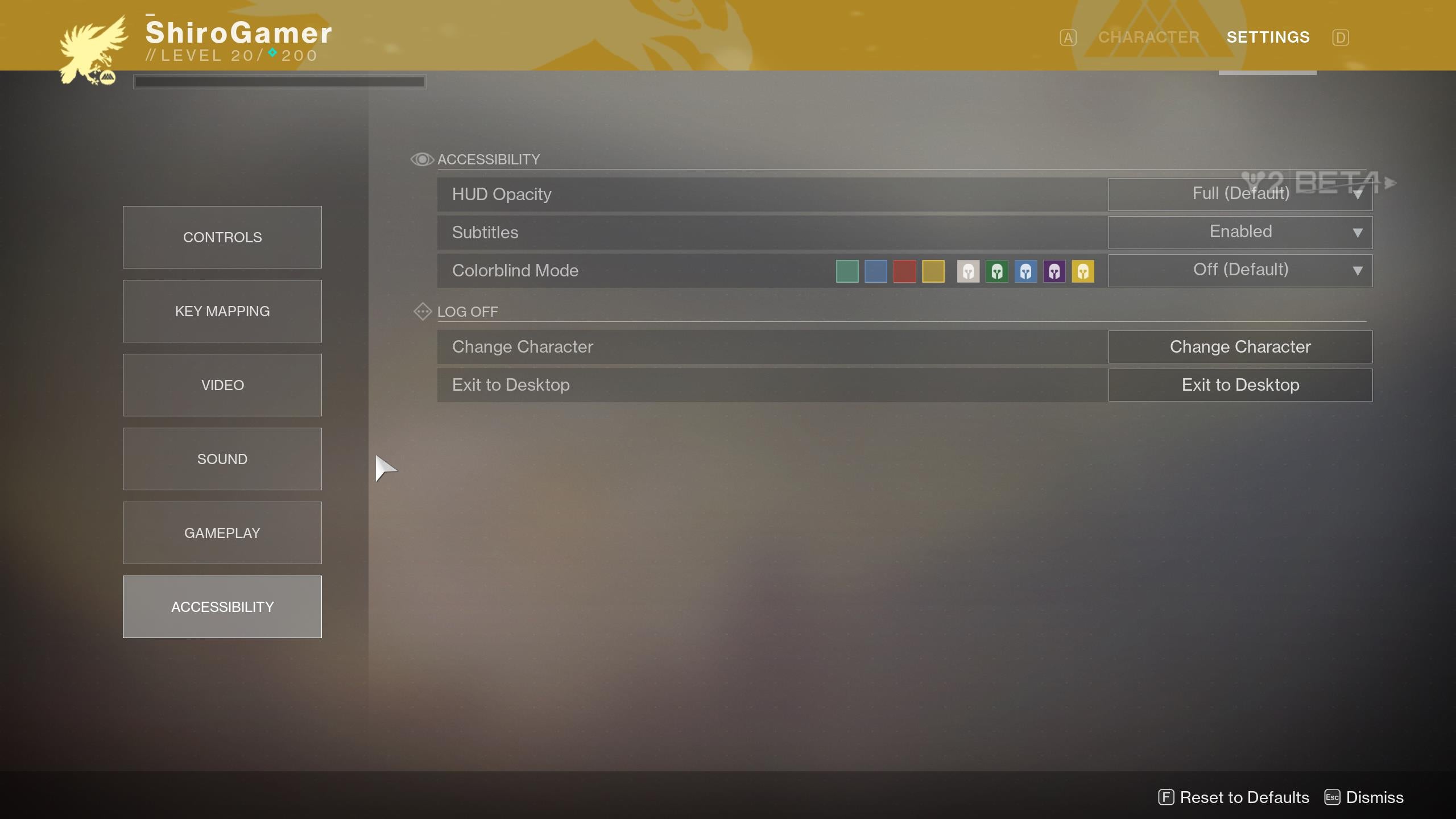Click the A key hint icon near CHARACTER
This screenshot has width=1456, height=819.
point(1068,37)
